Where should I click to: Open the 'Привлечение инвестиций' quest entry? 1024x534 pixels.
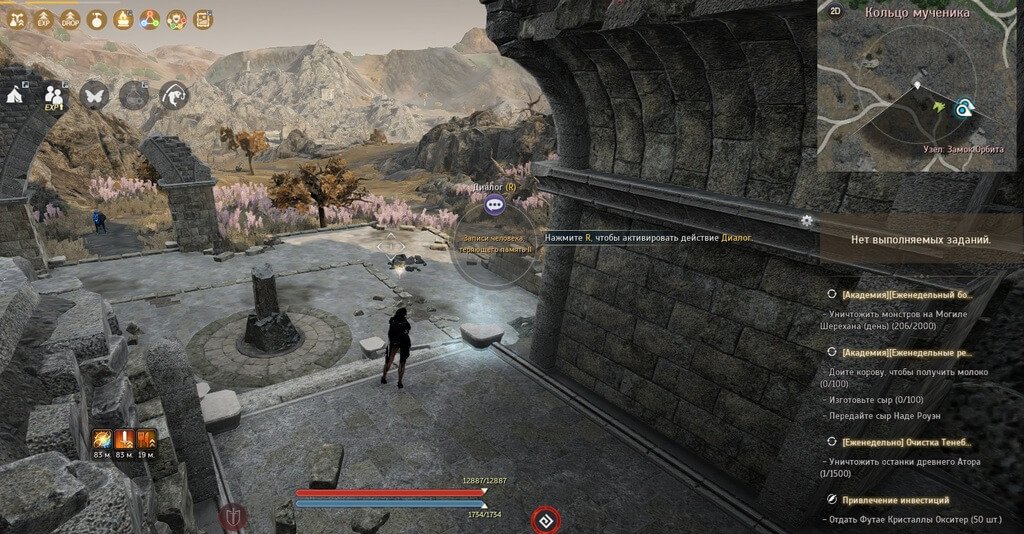click(x=895, y=499)
